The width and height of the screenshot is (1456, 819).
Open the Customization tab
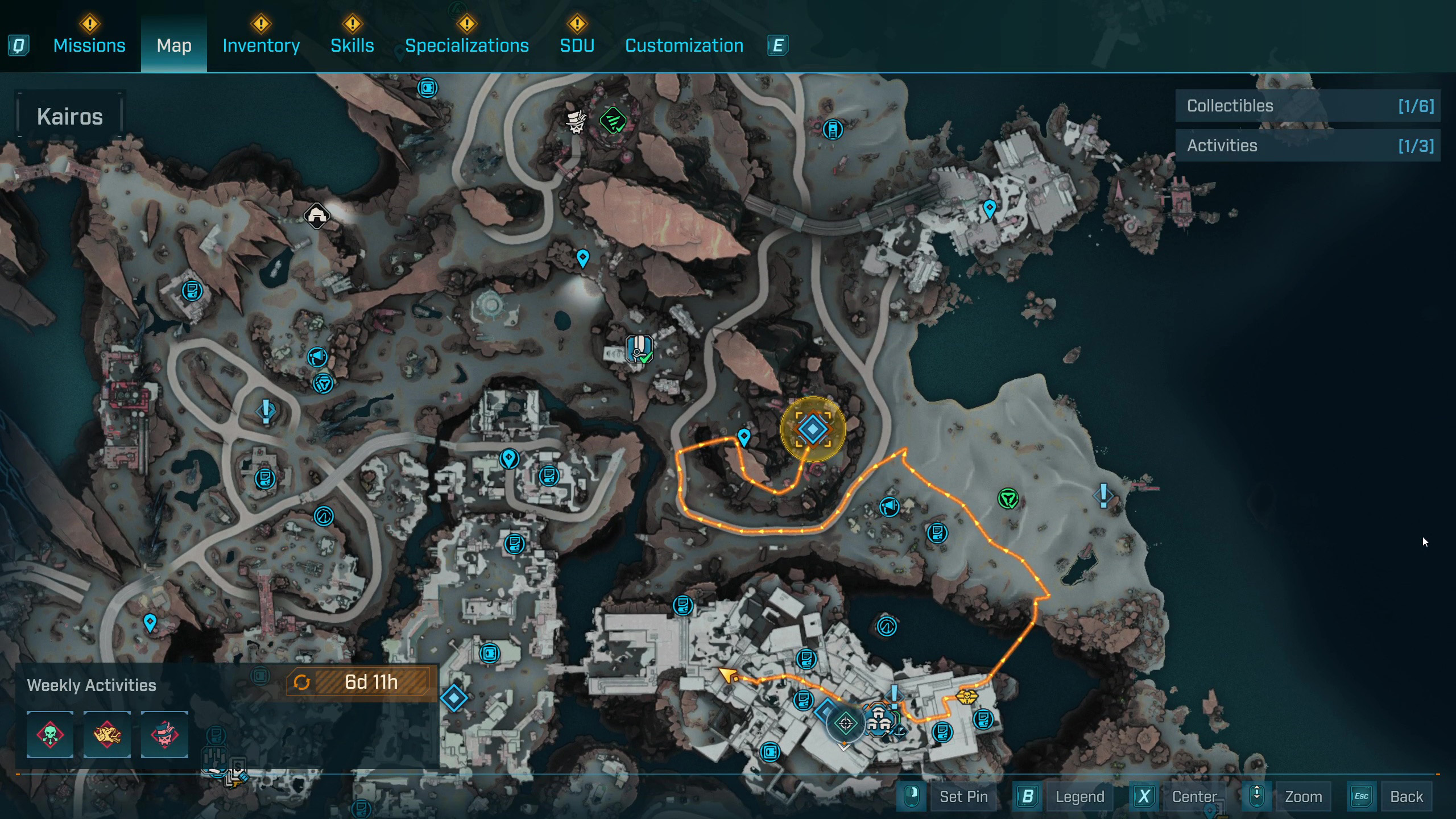coord(684,45)
